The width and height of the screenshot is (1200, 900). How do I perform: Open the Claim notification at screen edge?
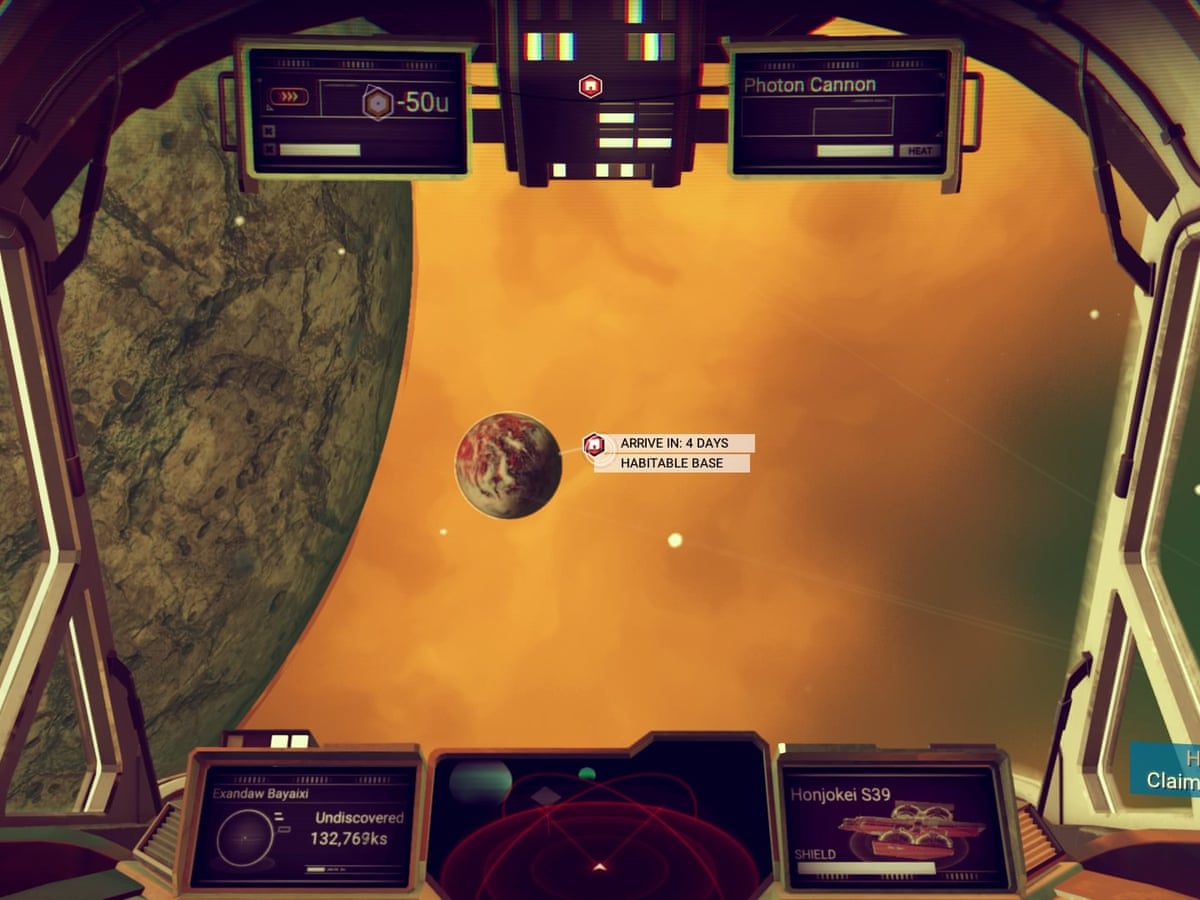[1170, 770]
